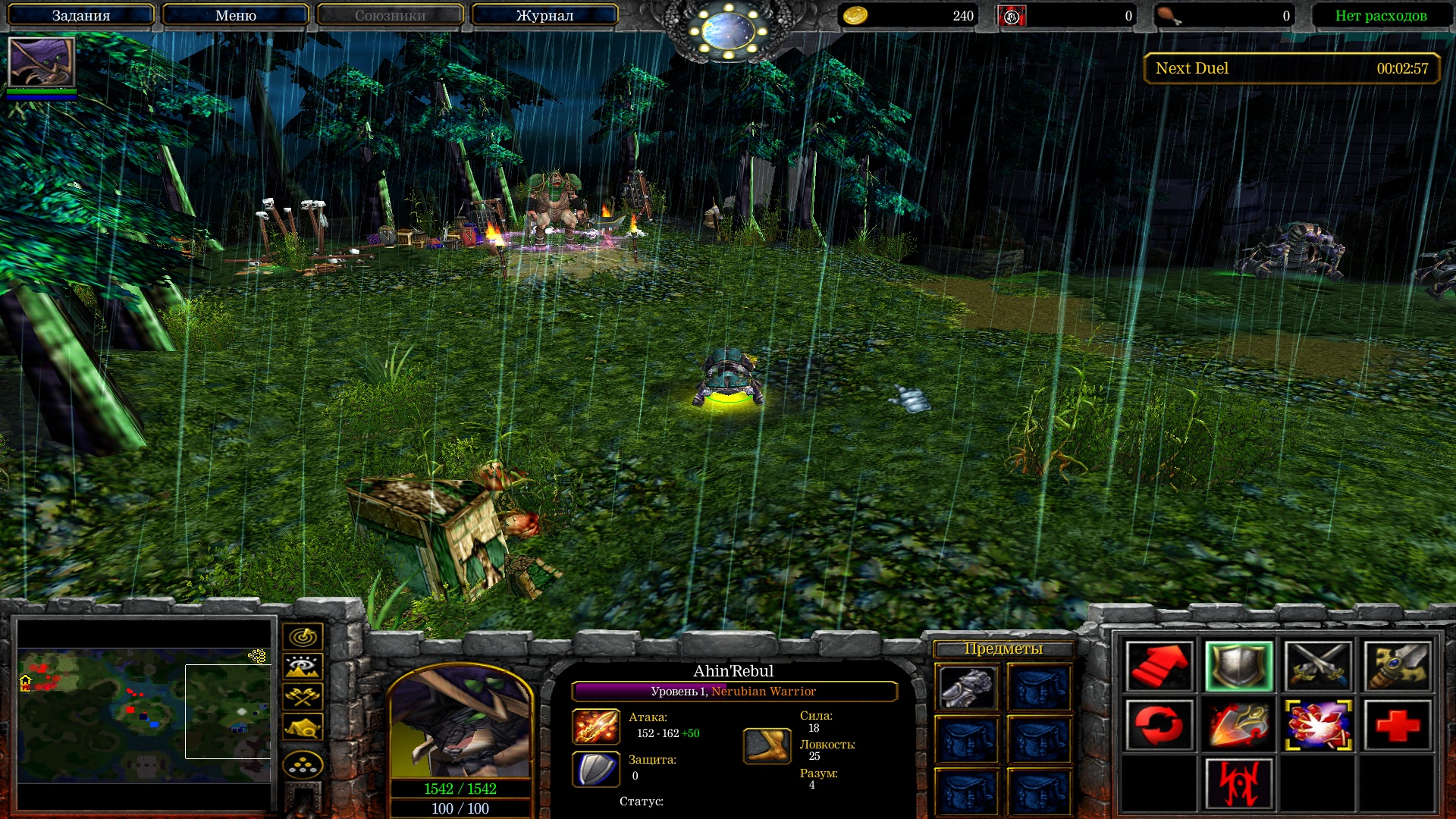
Task: Use the bloody spearhead ability
Action: [x=1238, y=725]
